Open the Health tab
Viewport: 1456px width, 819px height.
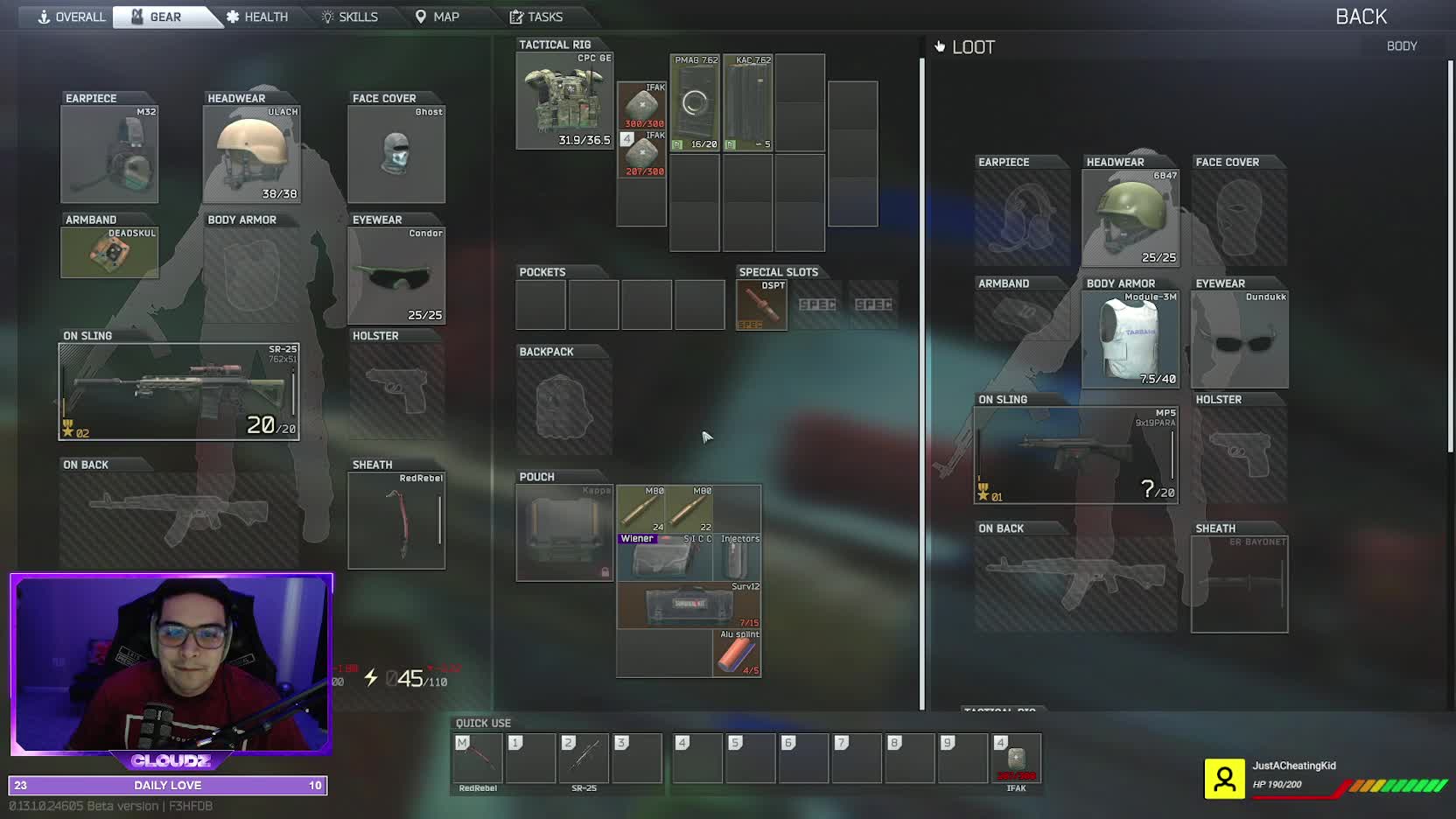tap(256, 17)
